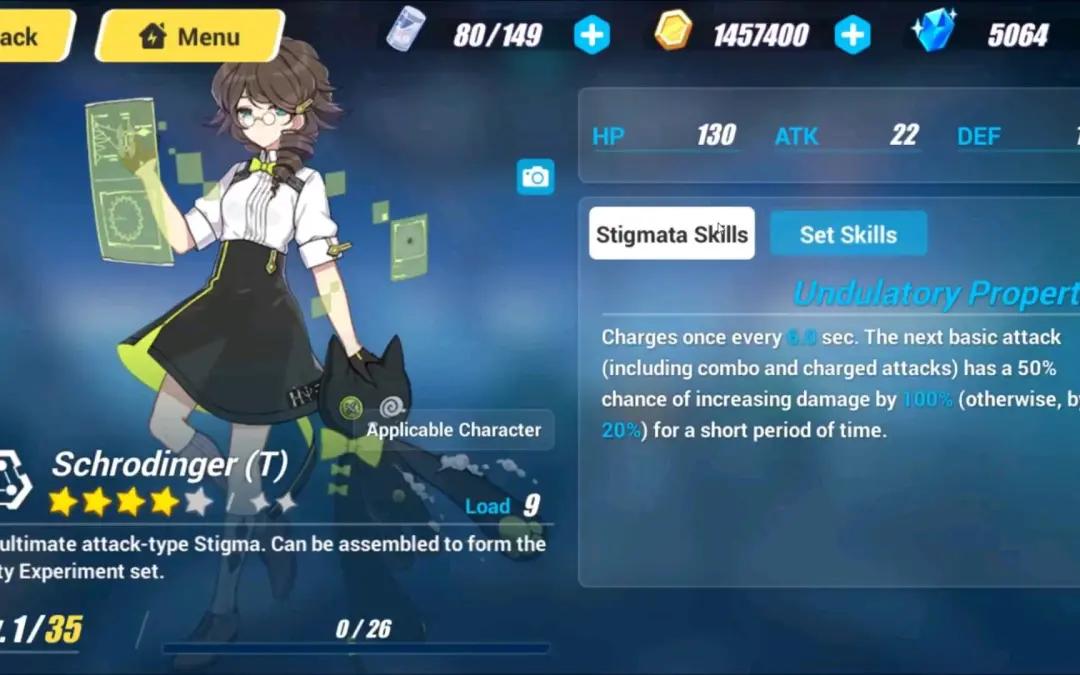Switch to the Stigmata Skills tab
The image size is (1080, 675).
pyautogui.click(x=671, y=234)
